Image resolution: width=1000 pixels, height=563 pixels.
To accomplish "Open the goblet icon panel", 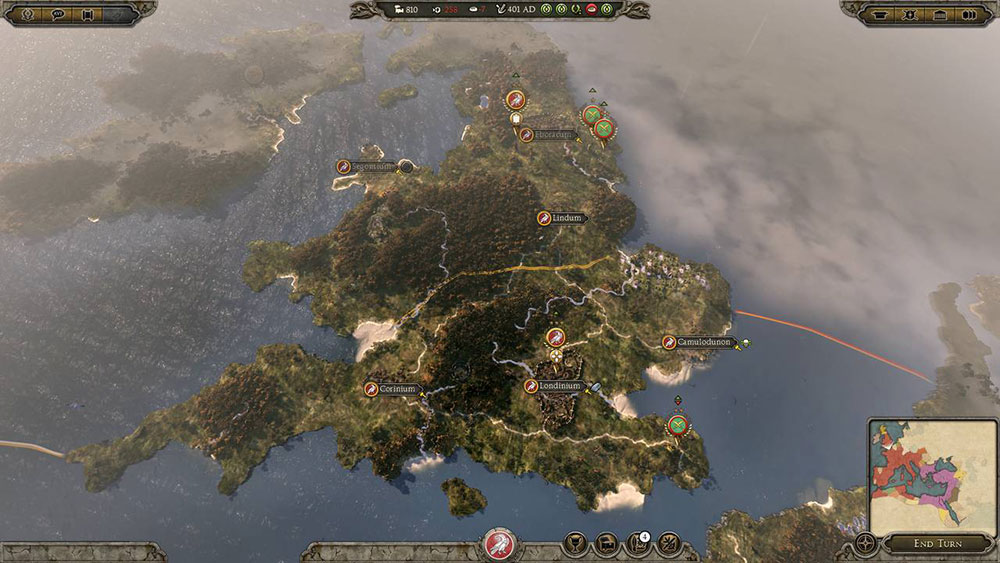I will pos(575,544).
